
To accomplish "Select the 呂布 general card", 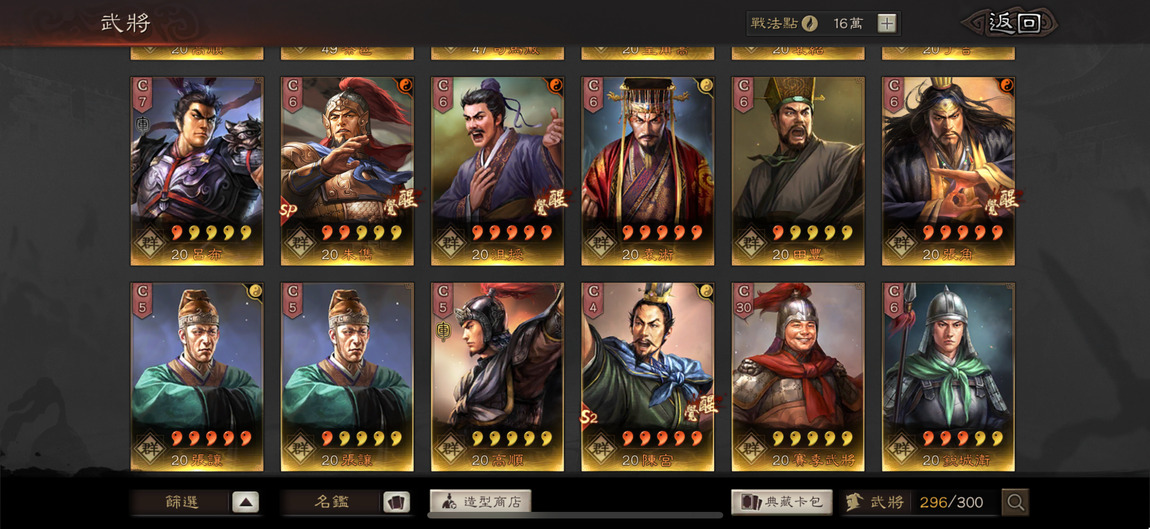I will pyautogui.click(x=197, y=170).
